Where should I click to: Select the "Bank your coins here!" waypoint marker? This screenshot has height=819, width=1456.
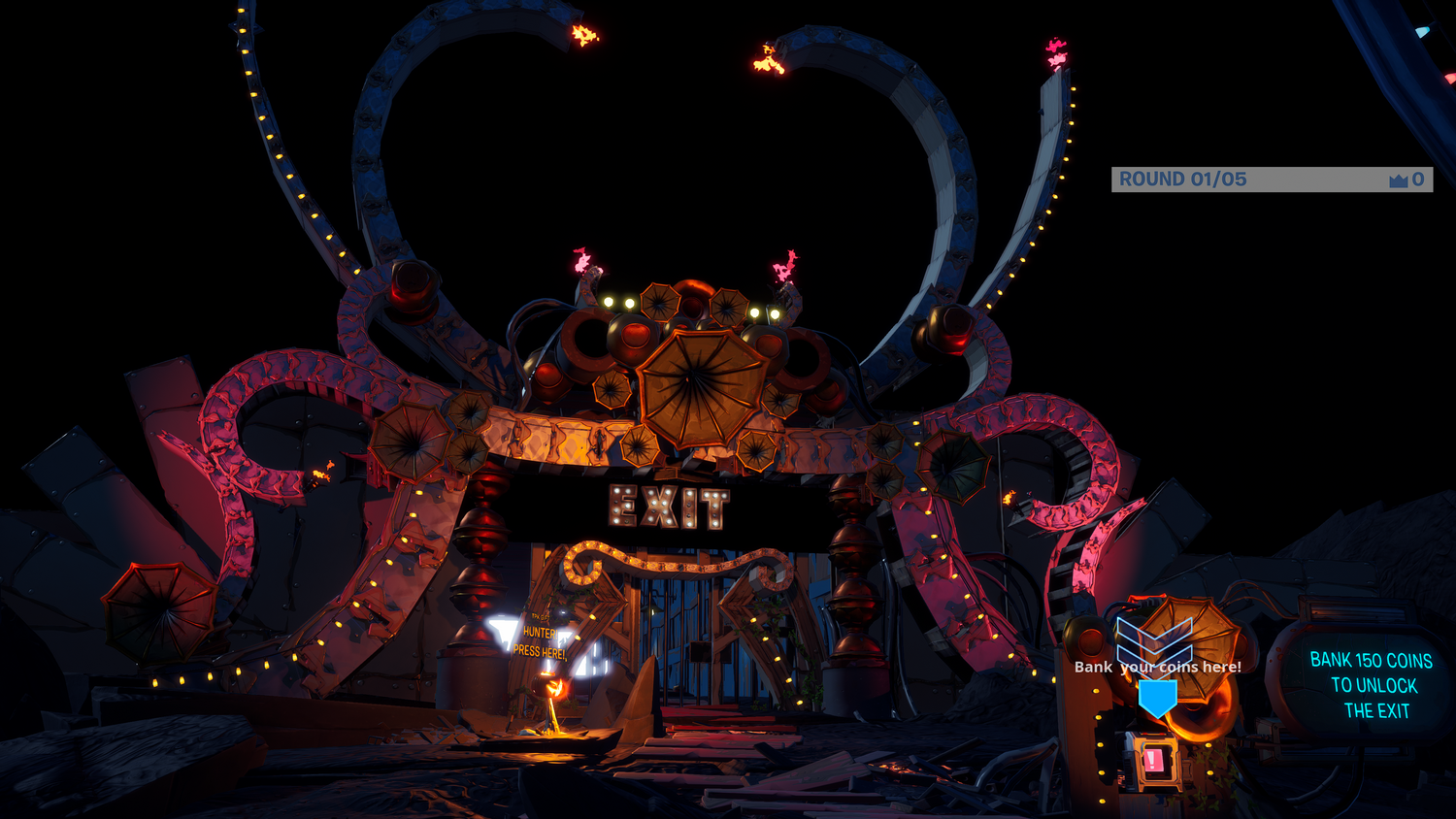tap(1157, 695)
